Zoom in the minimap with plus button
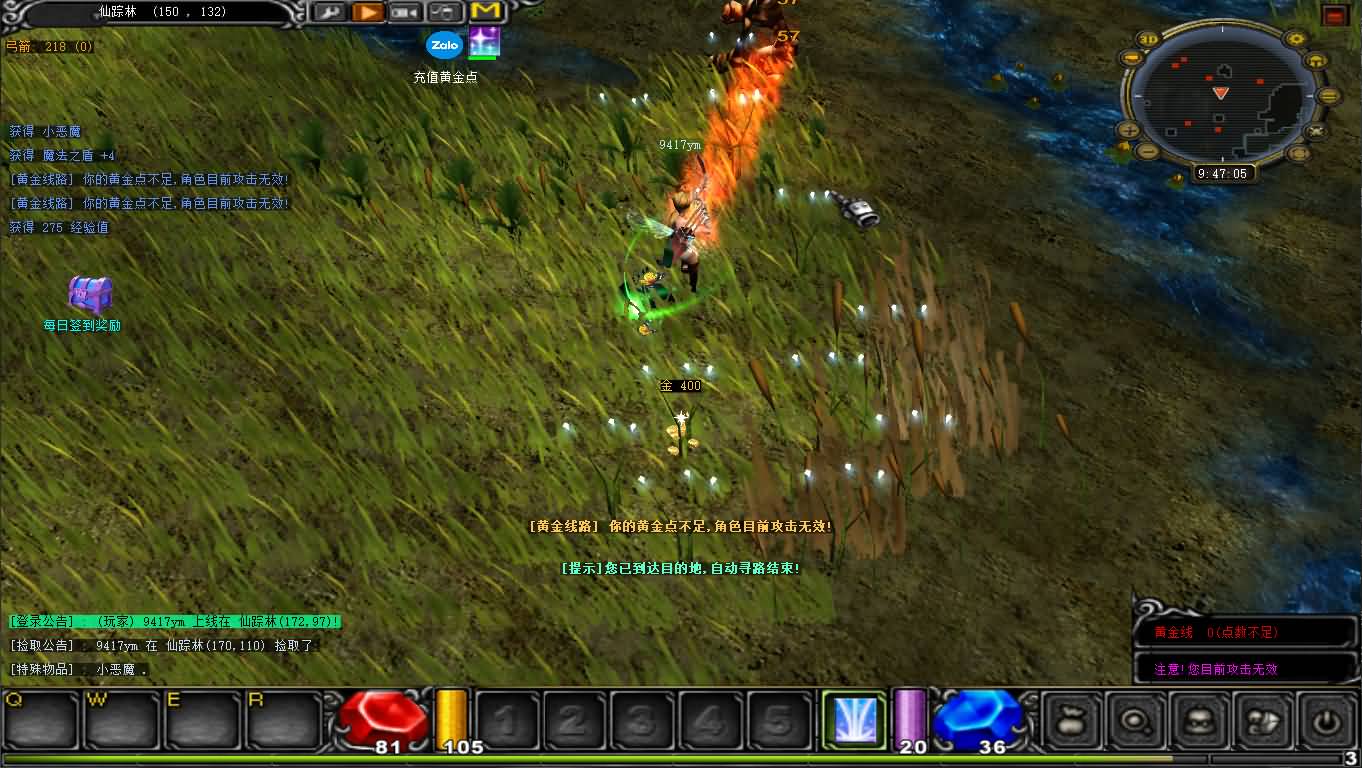 (1129, 130)
